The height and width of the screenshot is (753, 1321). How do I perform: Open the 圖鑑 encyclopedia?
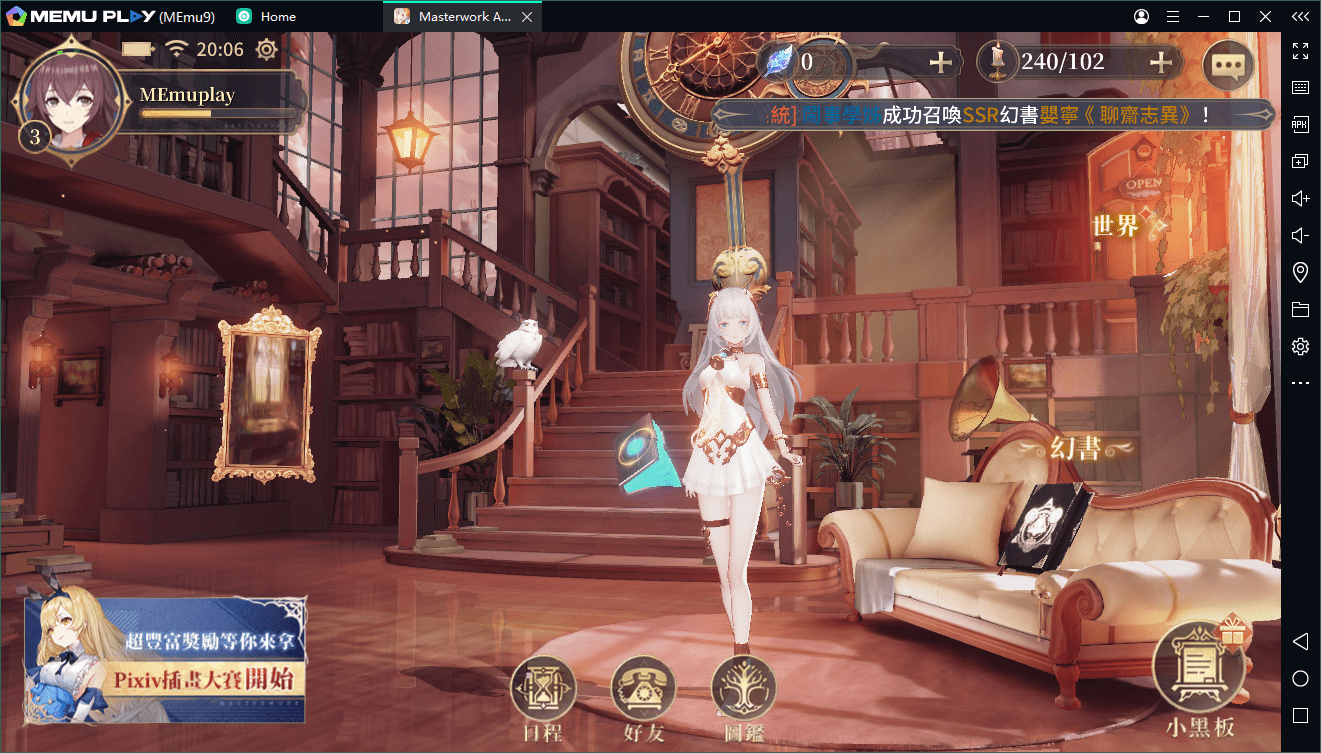click(x=743, y=690)
